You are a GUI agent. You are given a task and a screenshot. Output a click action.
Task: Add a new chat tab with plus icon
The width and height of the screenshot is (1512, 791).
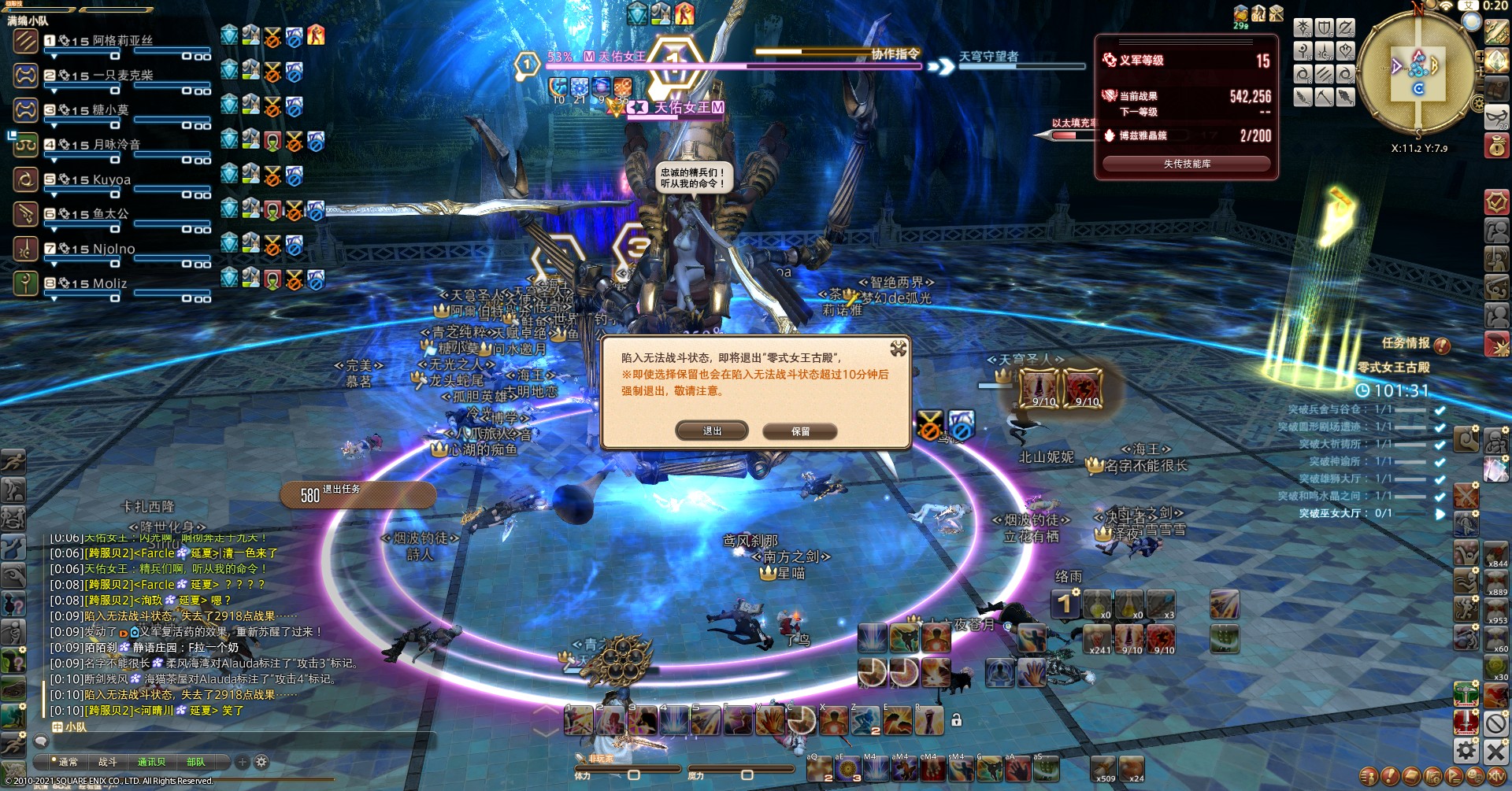(x=243, y=762)
